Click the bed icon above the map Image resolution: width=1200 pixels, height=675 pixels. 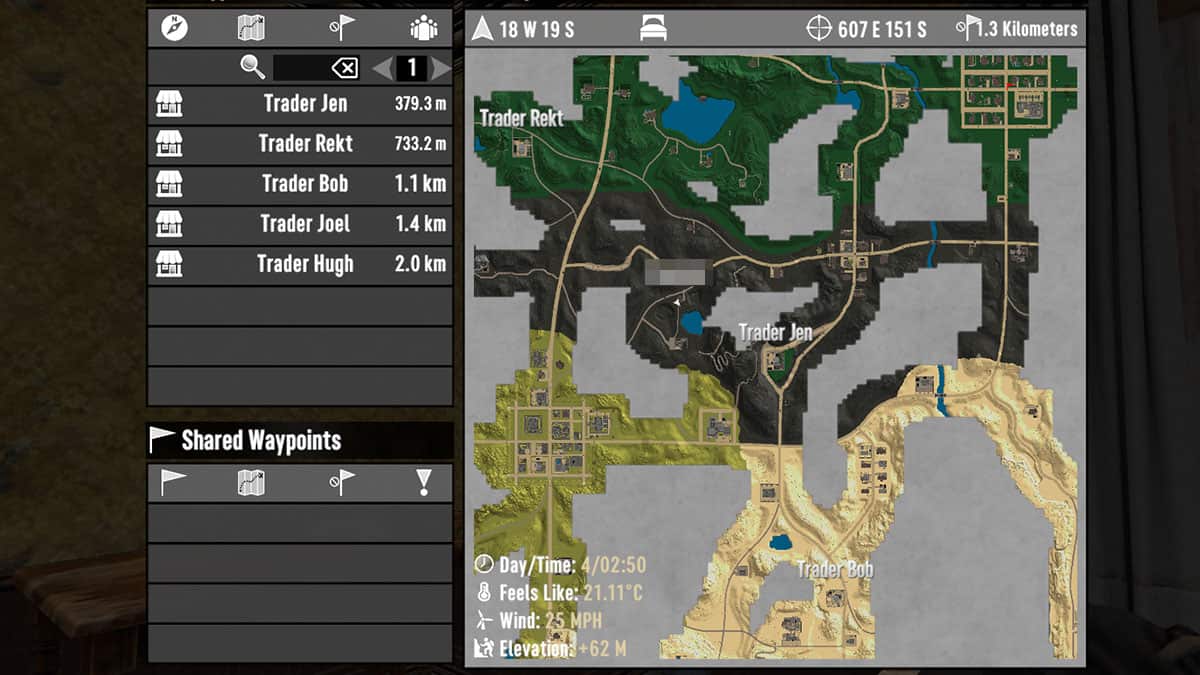point(653,29)
